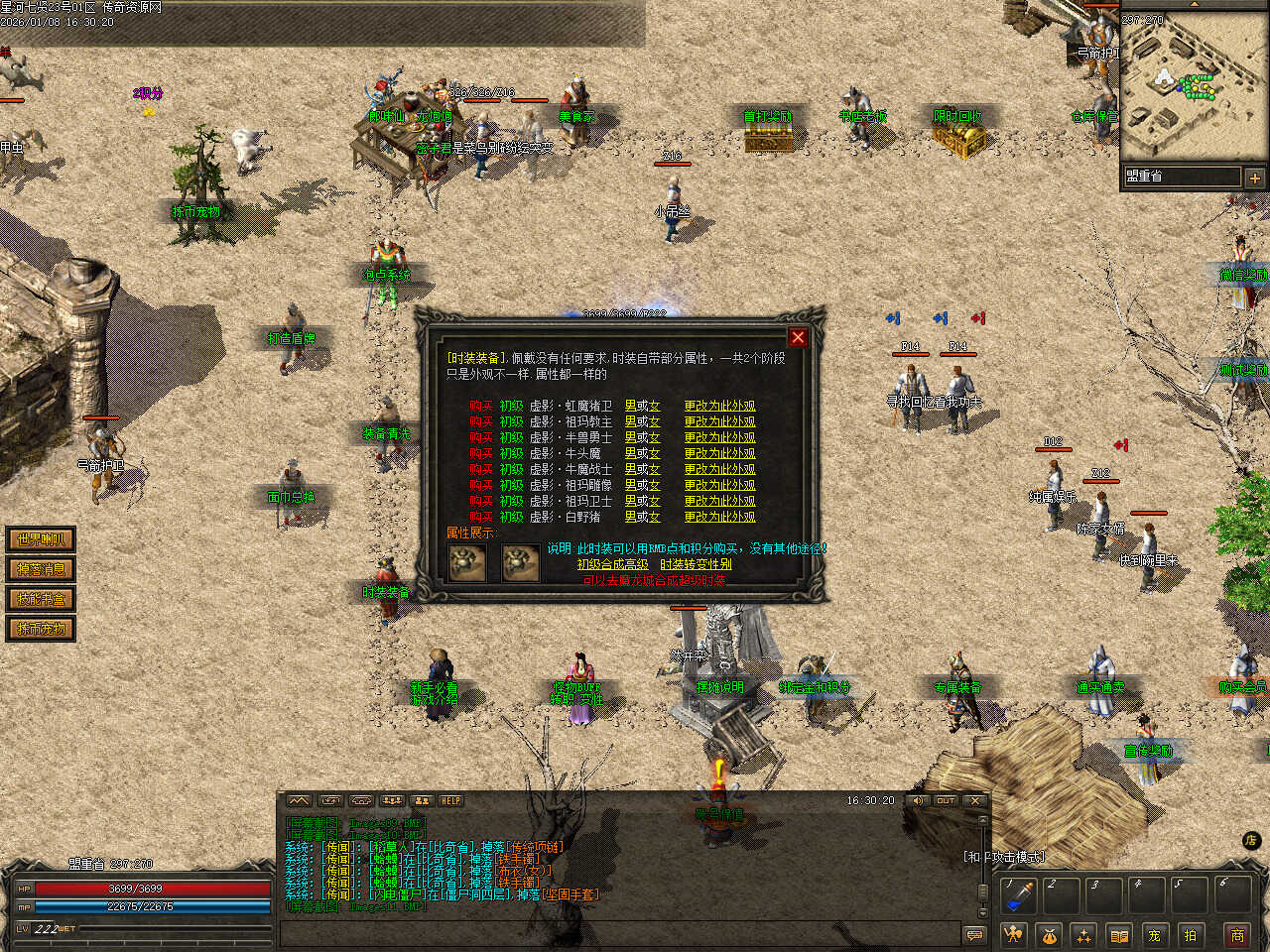Open the bag pouch icon
This screenshot has width=1270, height=952.
[1049, 935]
